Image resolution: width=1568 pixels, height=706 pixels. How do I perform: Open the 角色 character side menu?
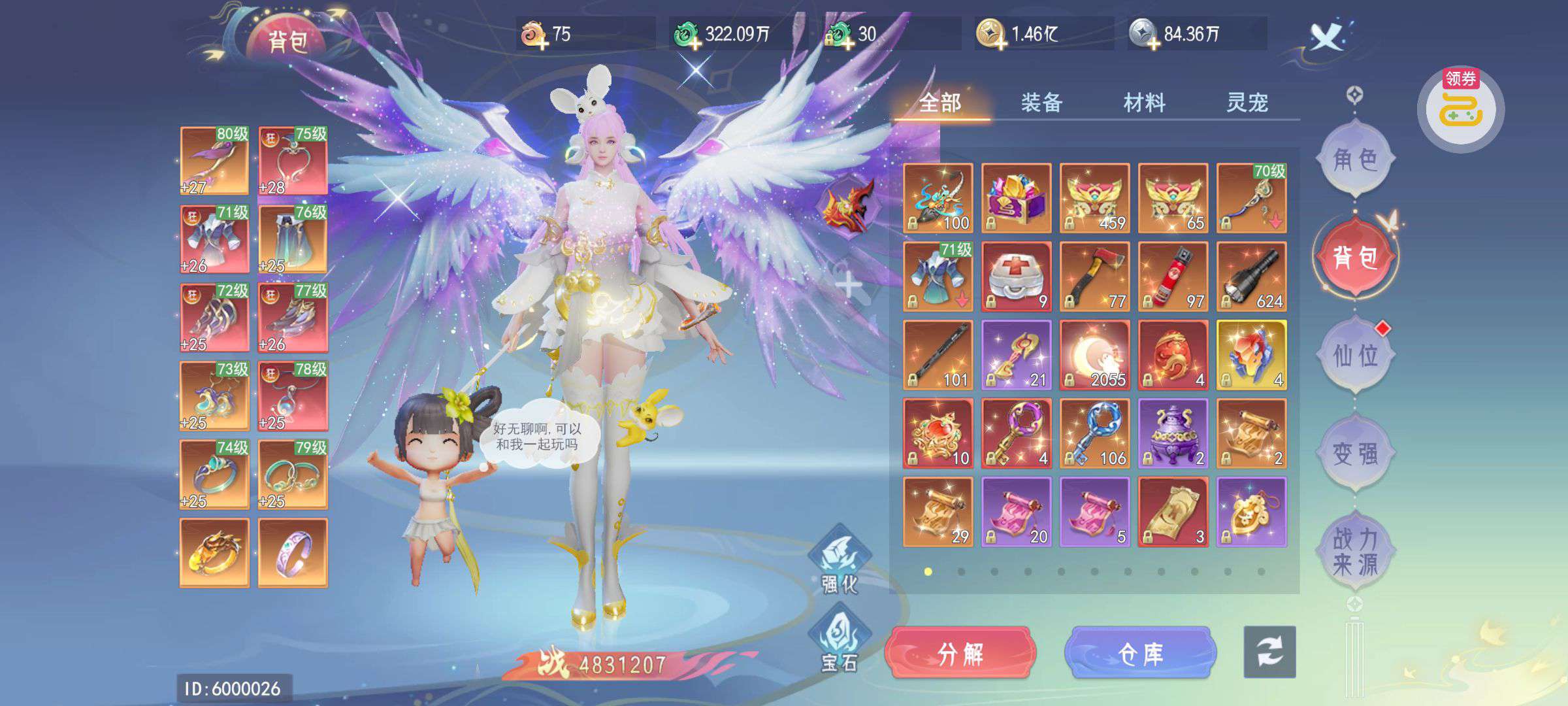pyautogui.click(x=1355, y=159)
